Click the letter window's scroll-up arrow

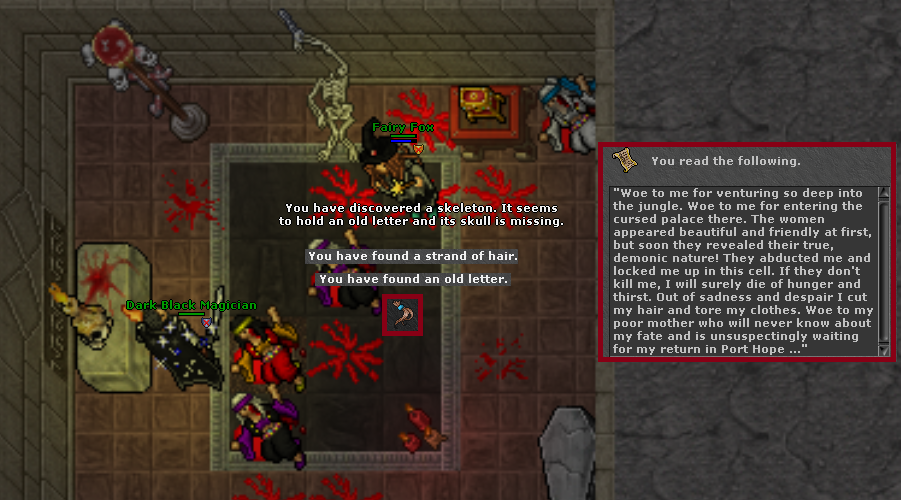pyautogui.click(x=883, y=192)
